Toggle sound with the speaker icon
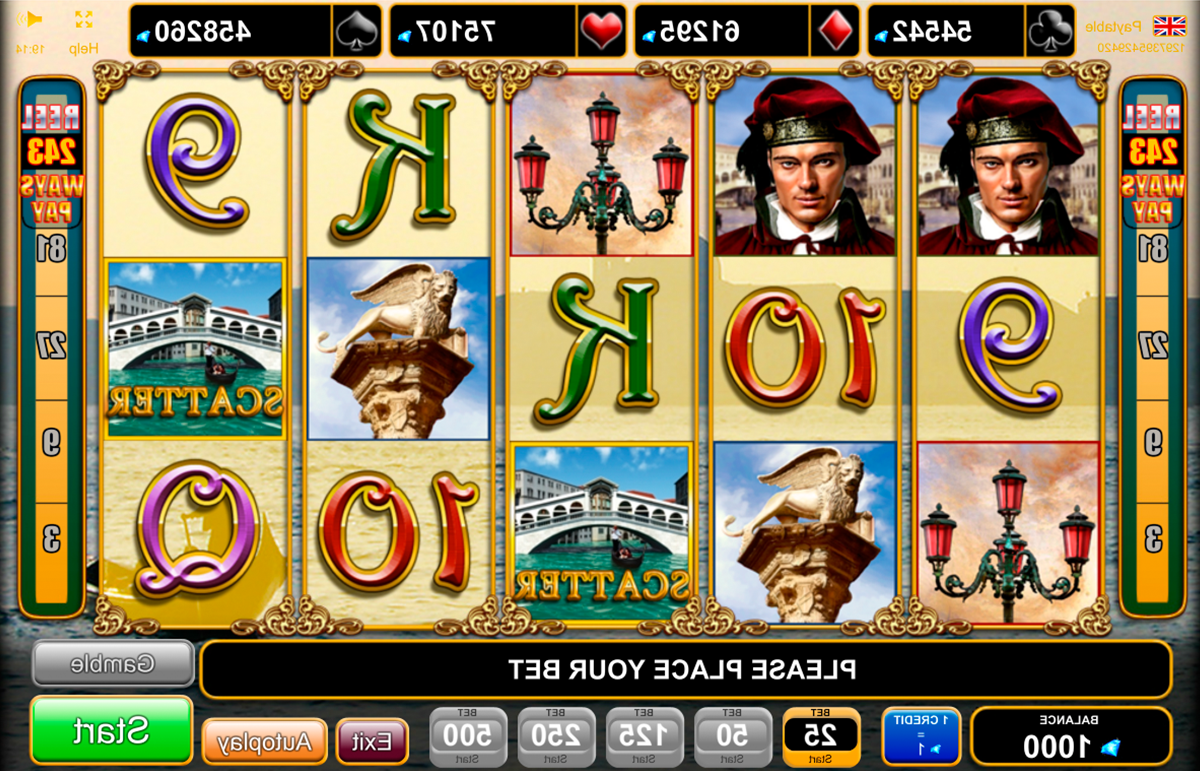Viewport: 1200px width, 771px height. (x=32, y=20)
